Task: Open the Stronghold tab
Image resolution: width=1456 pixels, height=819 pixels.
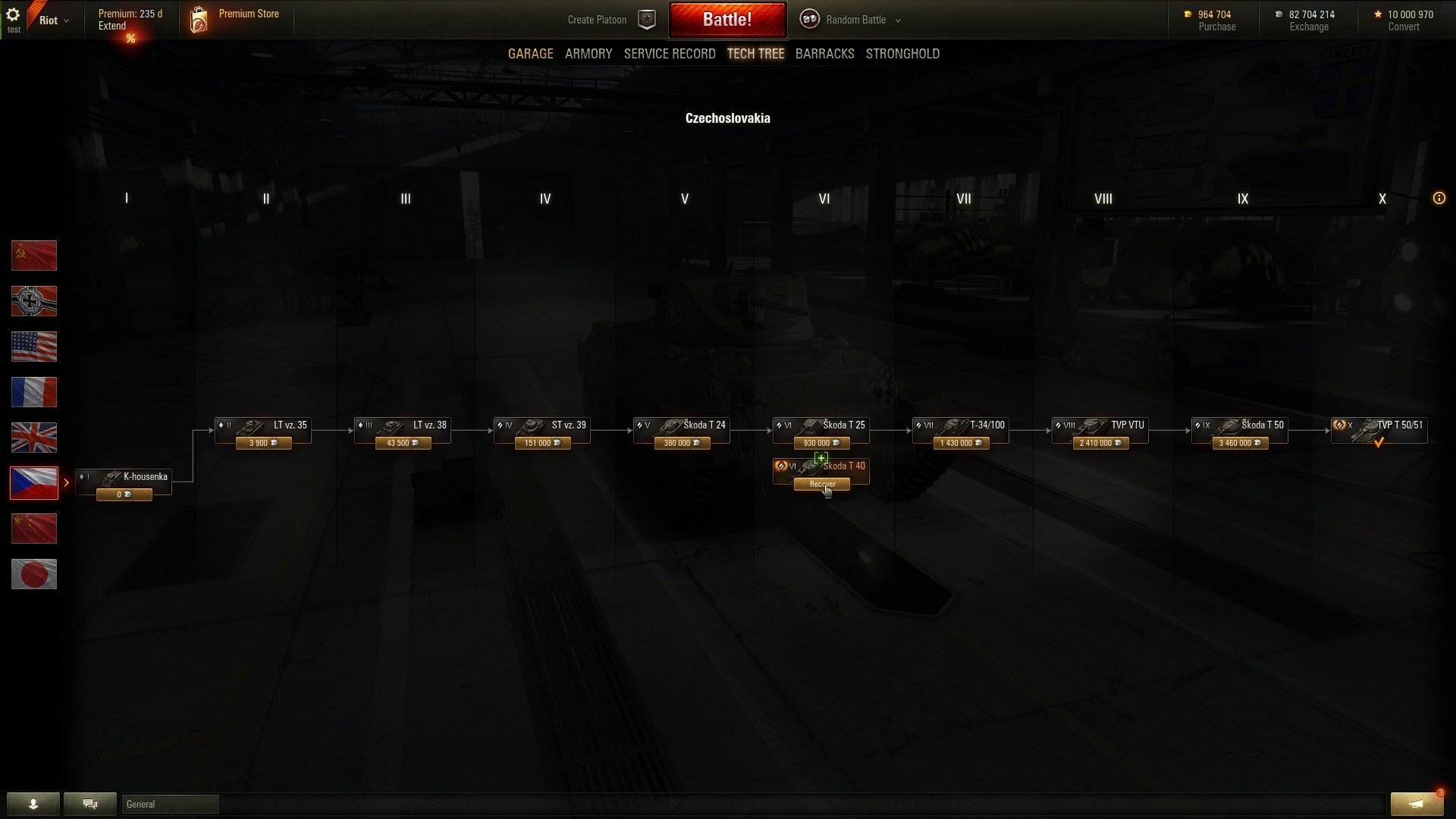Action: pos(902,54)
